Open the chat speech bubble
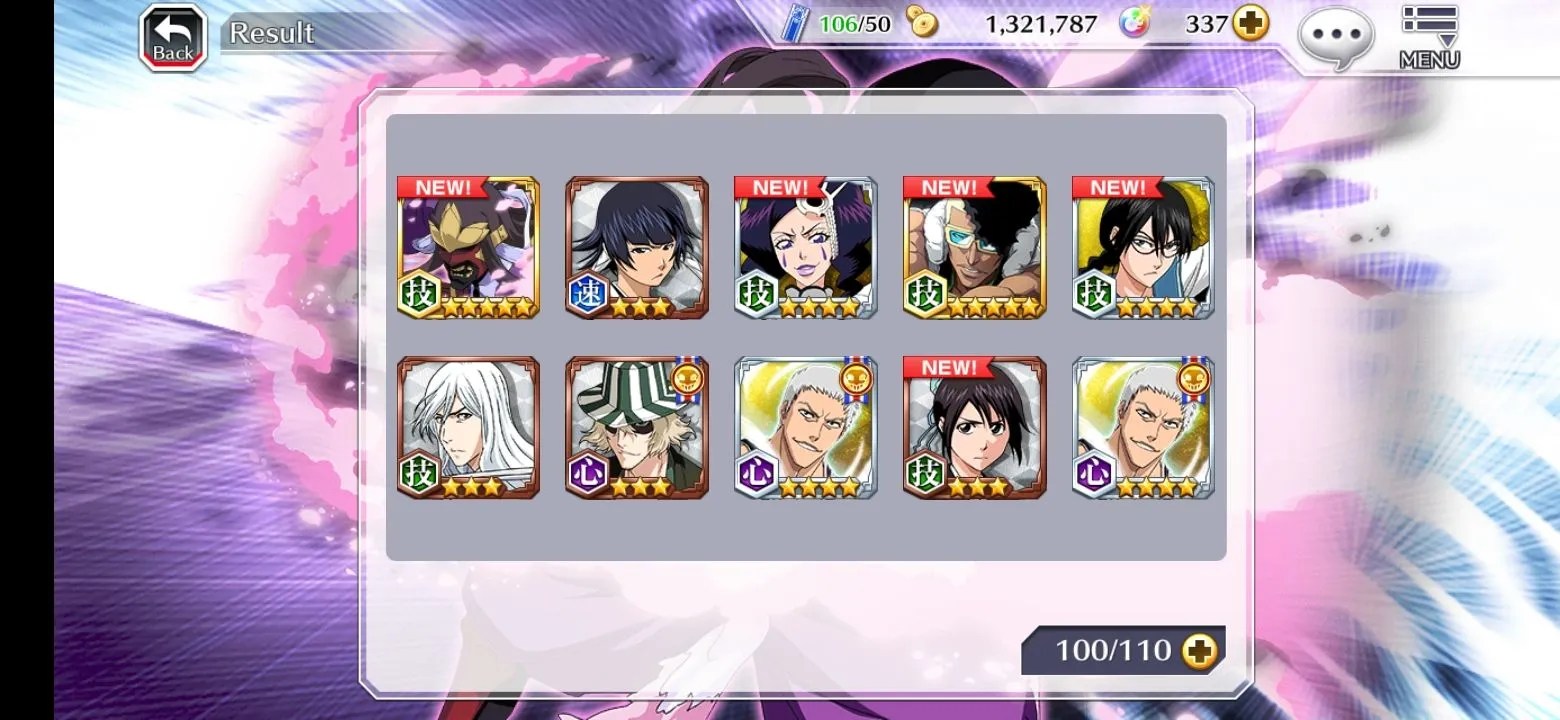 point(1335,37)
